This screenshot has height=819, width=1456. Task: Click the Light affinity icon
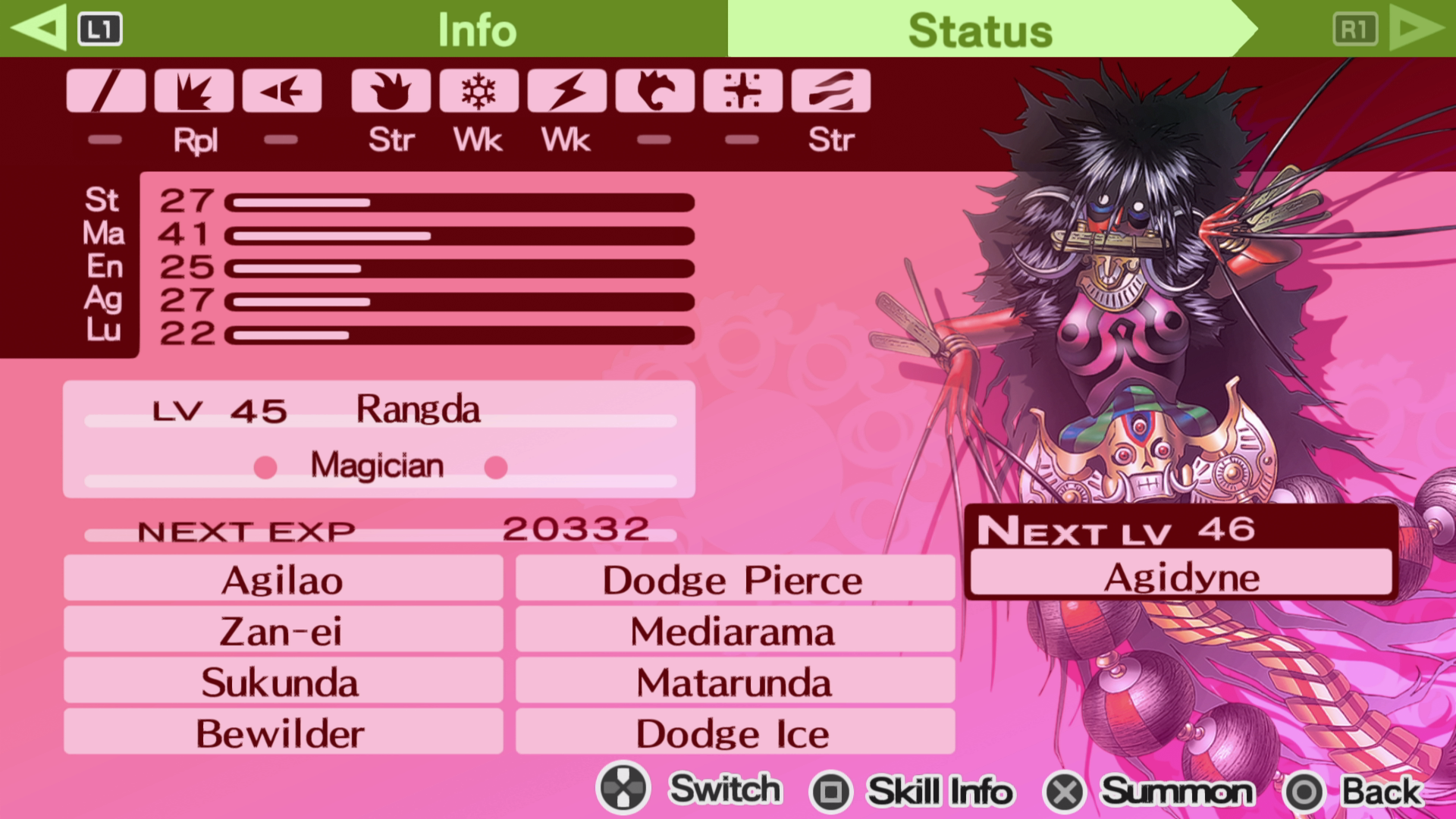point(742,91)
